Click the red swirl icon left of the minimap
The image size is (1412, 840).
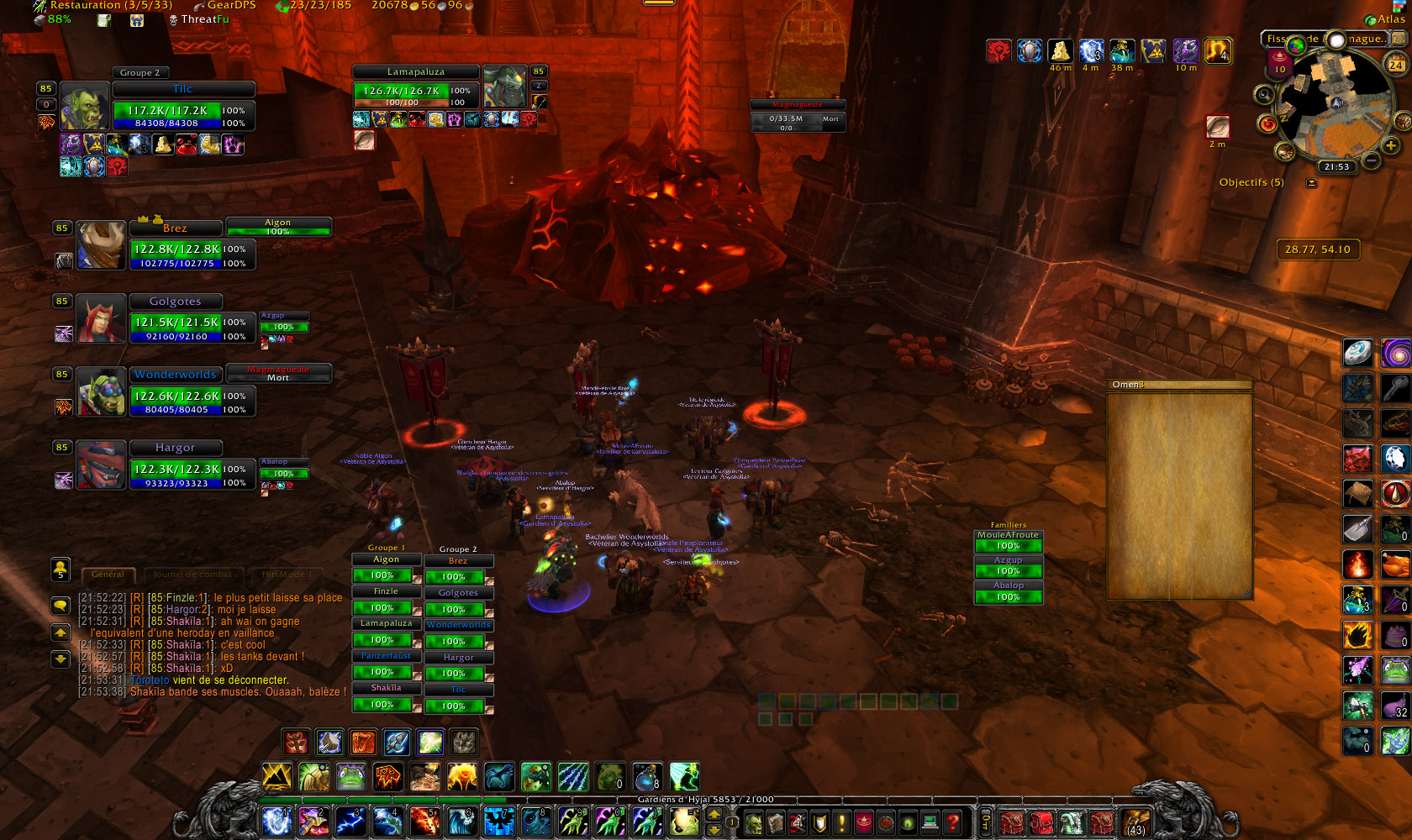[x=1268, y=123]
